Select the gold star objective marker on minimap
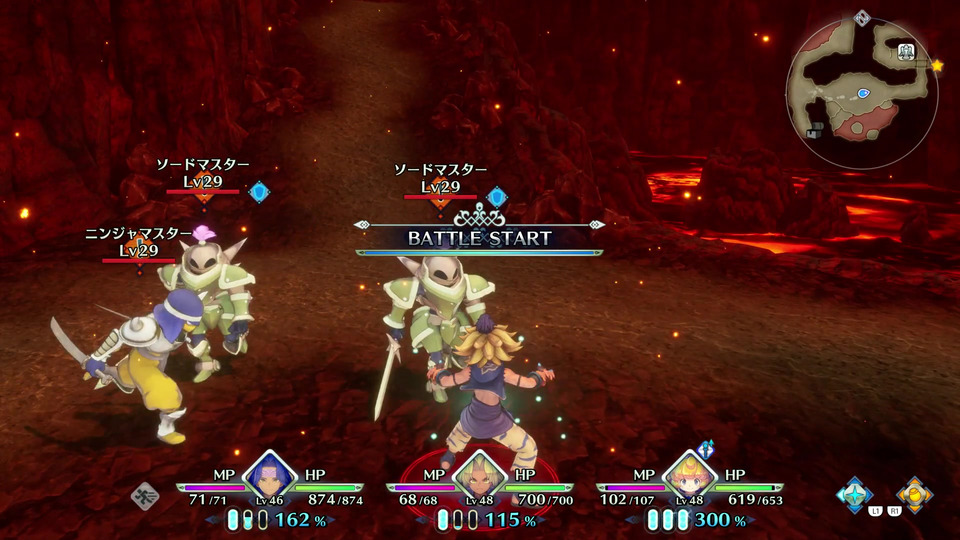The image size is (960, 540). pos(937,66)
